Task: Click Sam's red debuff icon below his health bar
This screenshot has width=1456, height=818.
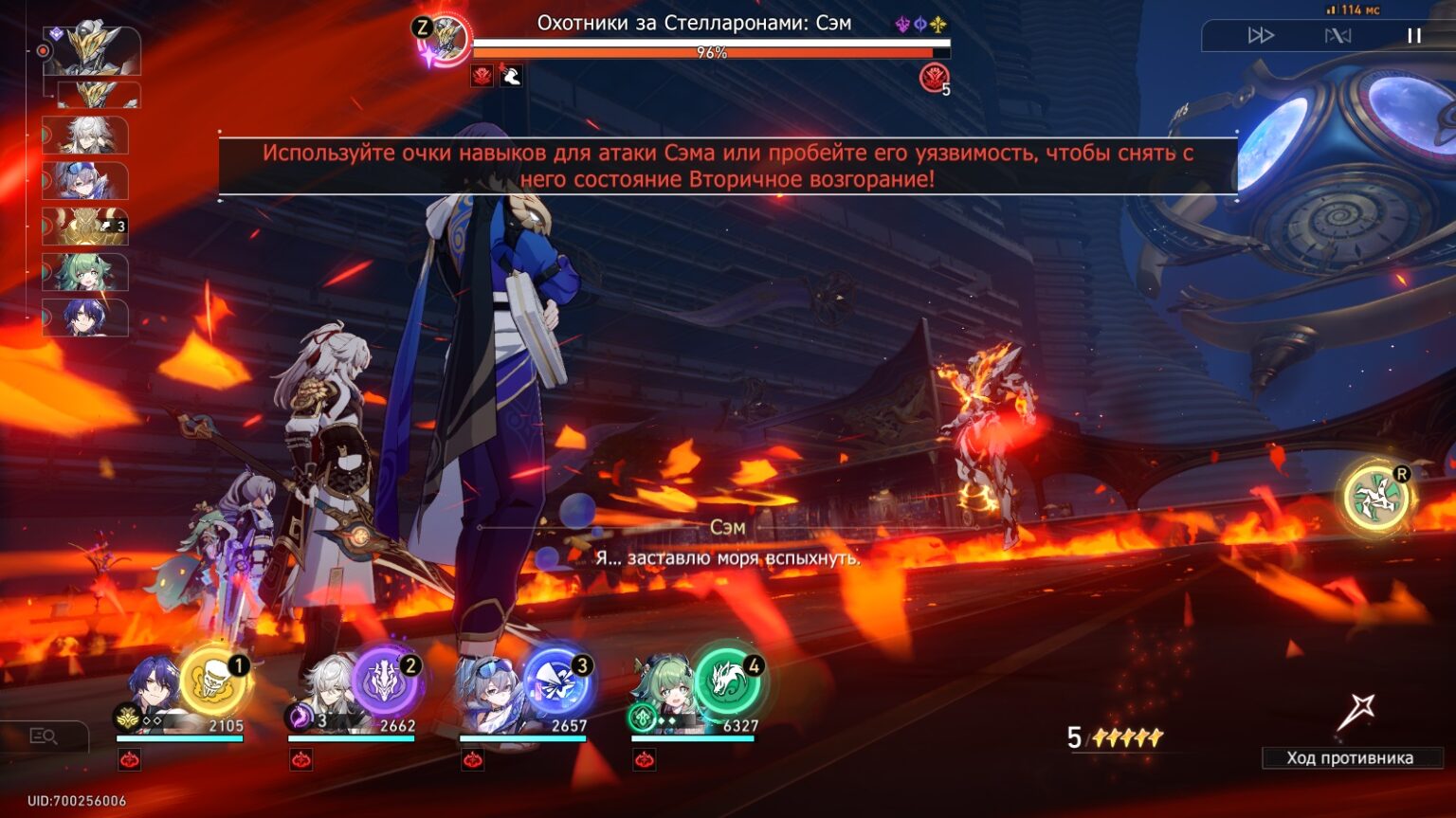Action: [482, 77]
